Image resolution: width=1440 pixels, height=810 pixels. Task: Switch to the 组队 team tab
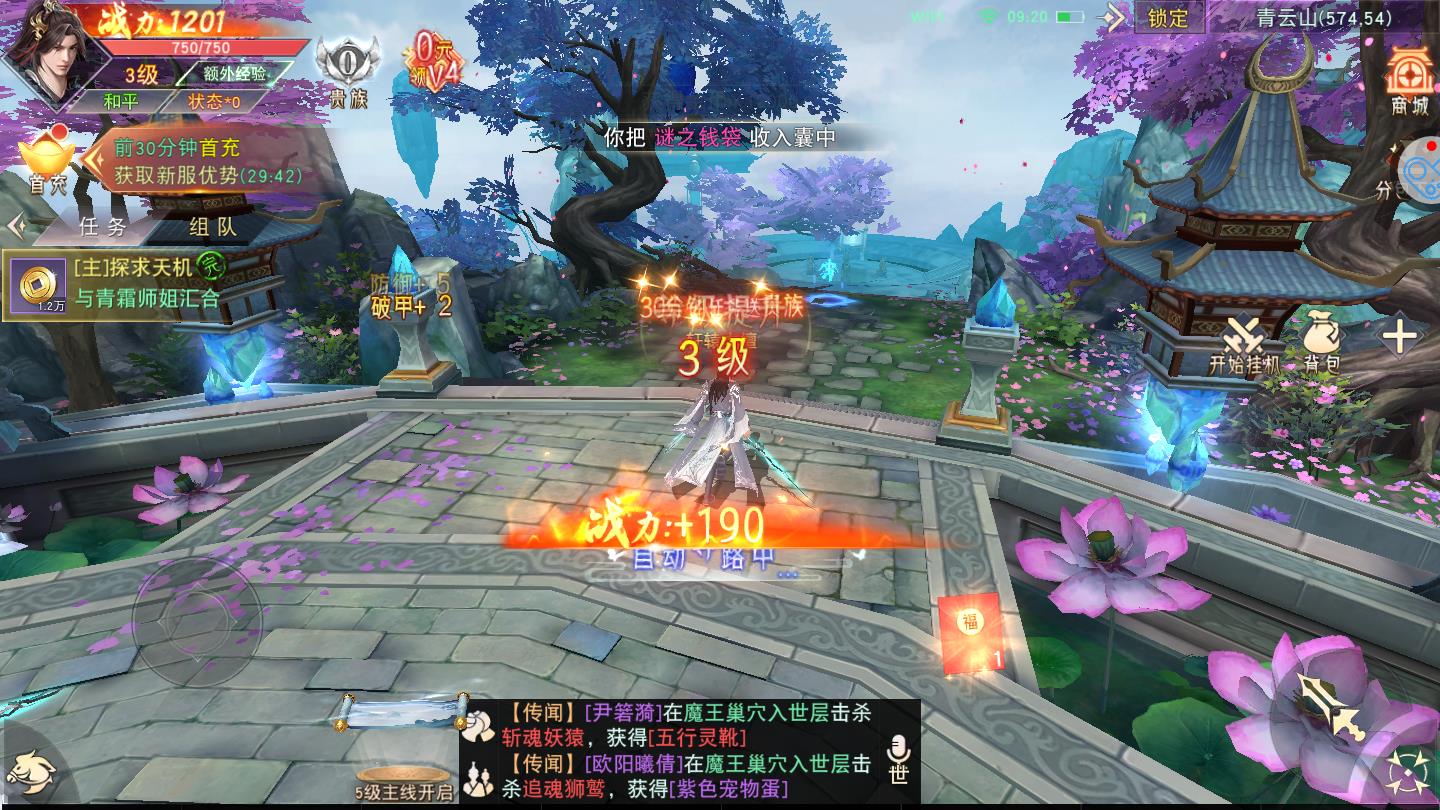tap(213, 227)
